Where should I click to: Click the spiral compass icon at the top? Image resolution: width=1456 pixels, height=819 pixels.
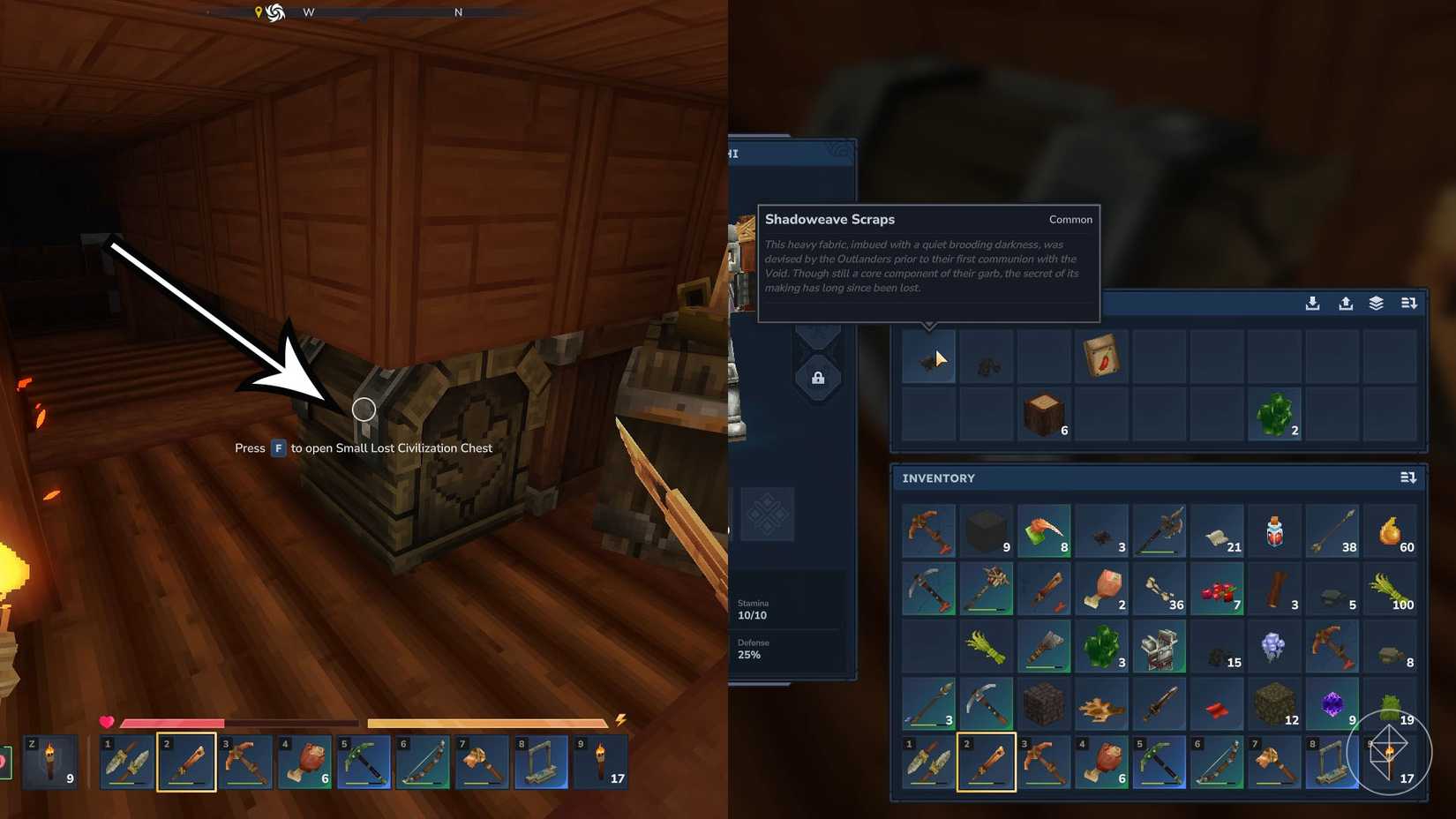274,13
